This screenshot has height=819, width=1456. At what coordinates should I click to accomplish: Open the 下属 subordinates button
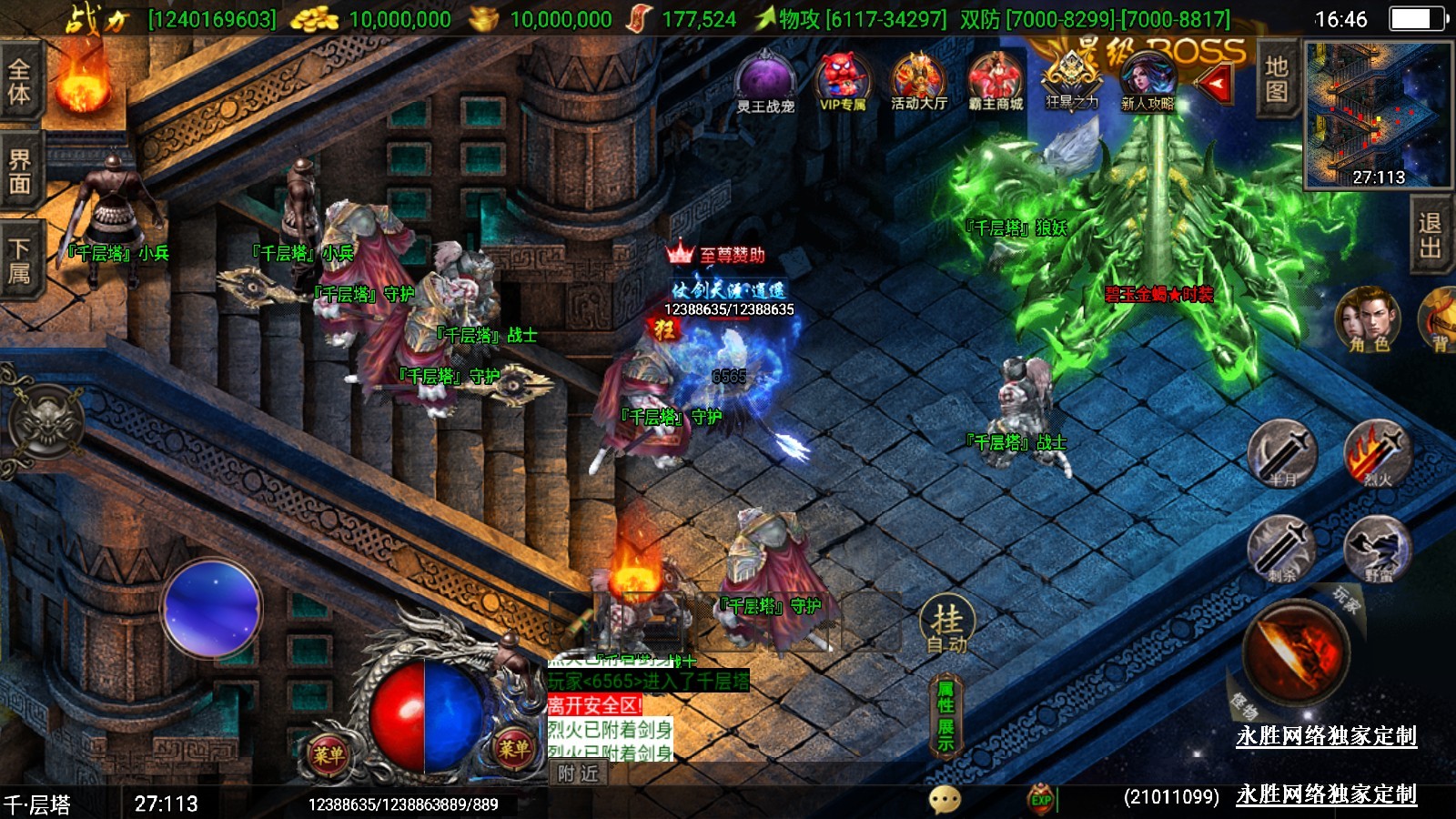pos(20,261)
